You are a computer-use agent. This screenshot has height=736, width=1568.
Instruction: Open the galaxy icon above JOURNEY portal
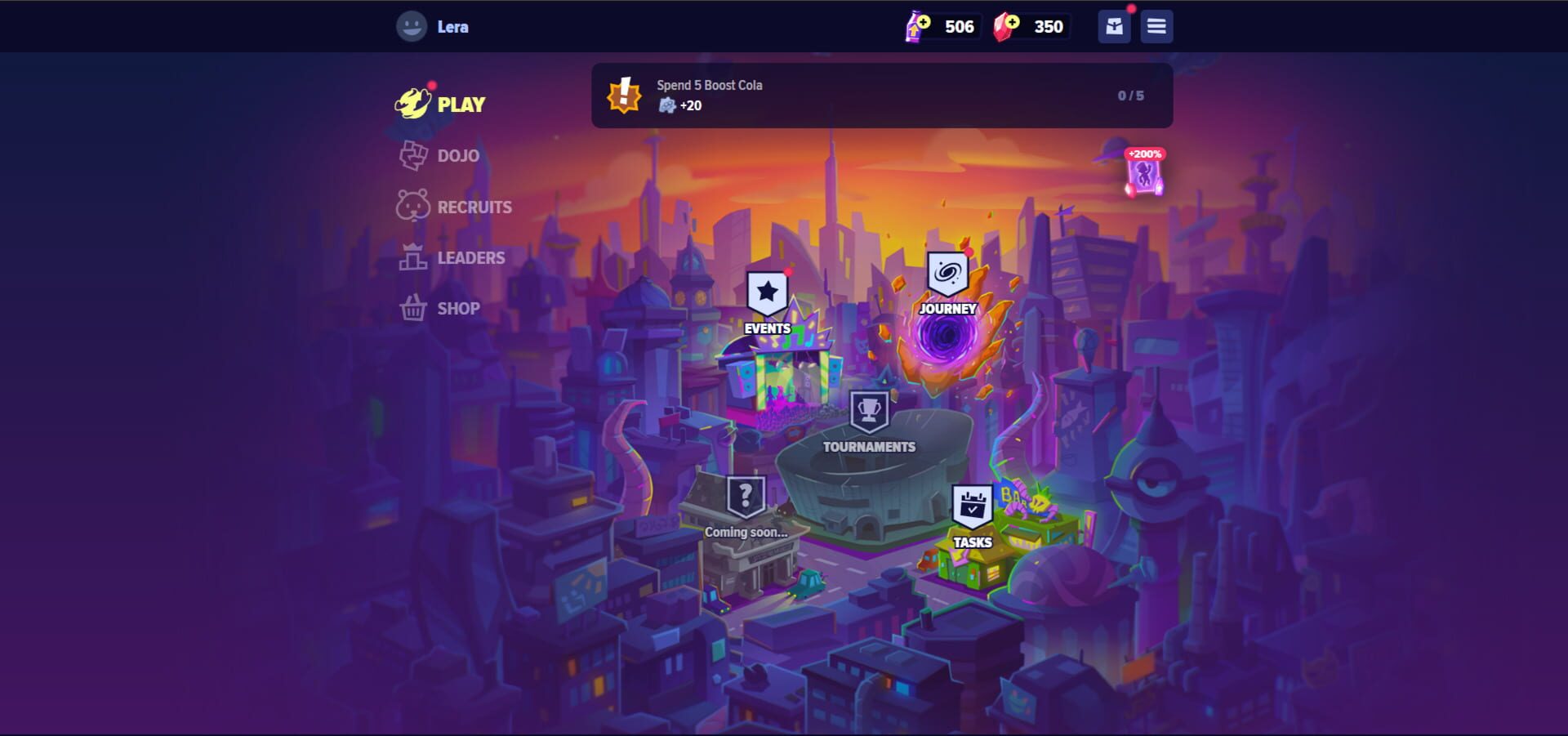(x=947, y=274)
